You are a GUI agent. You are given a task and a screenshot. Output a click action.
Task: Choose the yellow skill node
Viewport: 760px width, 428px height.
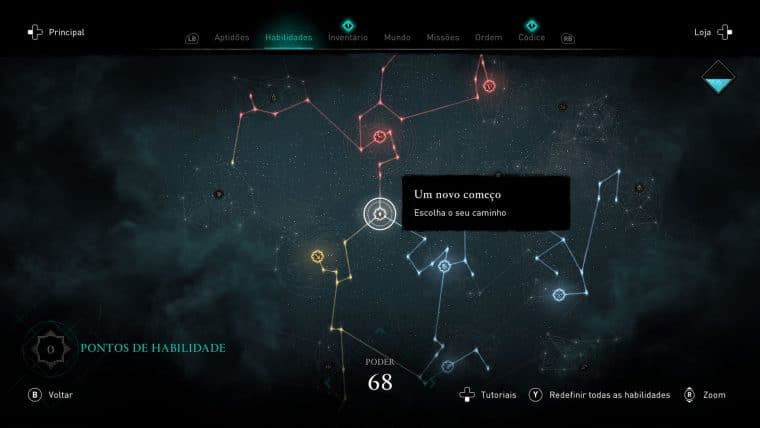pyautogui.click(x=318, y=256)
